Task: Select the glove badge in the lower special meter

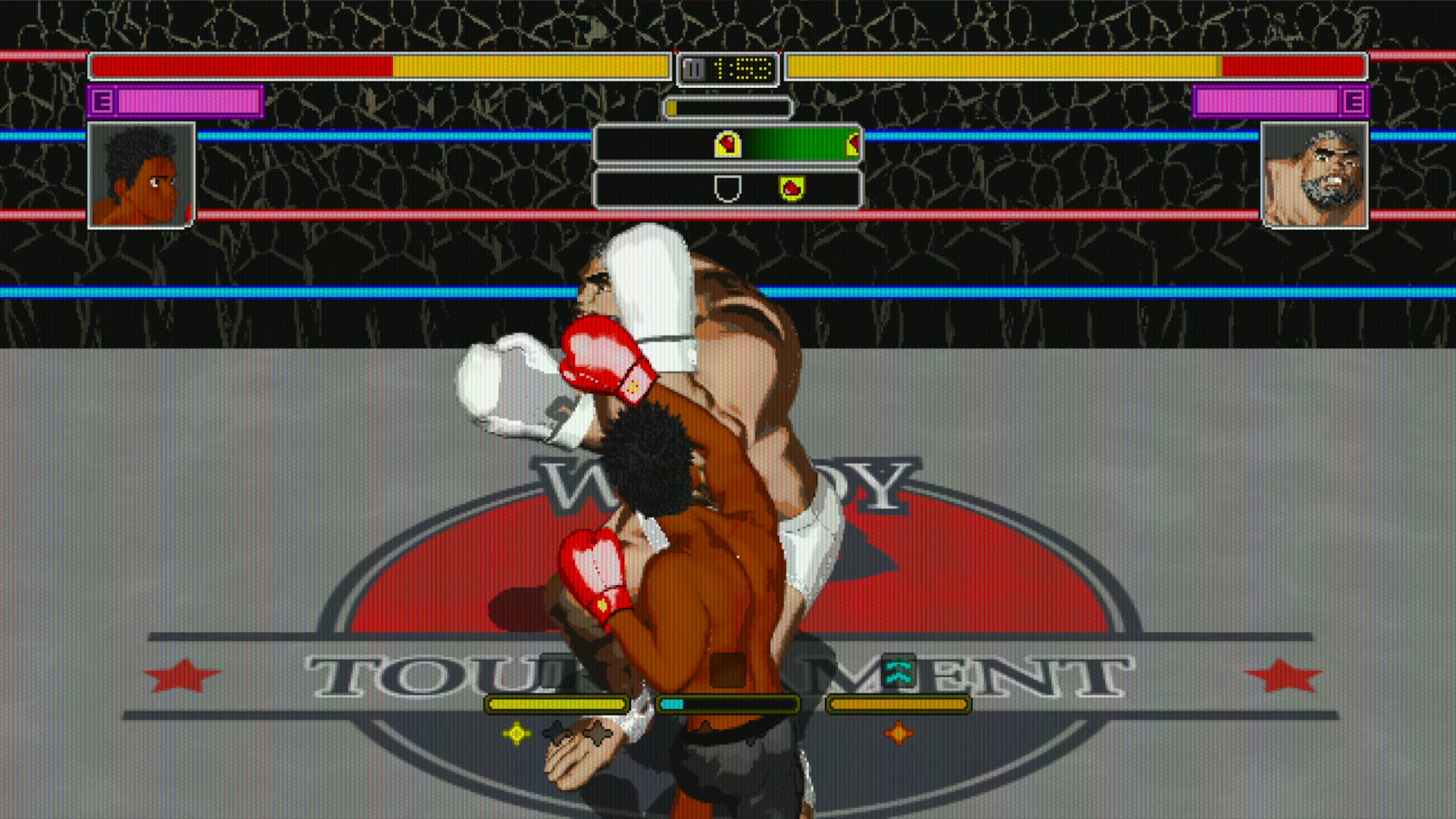Action: [791, 187]
